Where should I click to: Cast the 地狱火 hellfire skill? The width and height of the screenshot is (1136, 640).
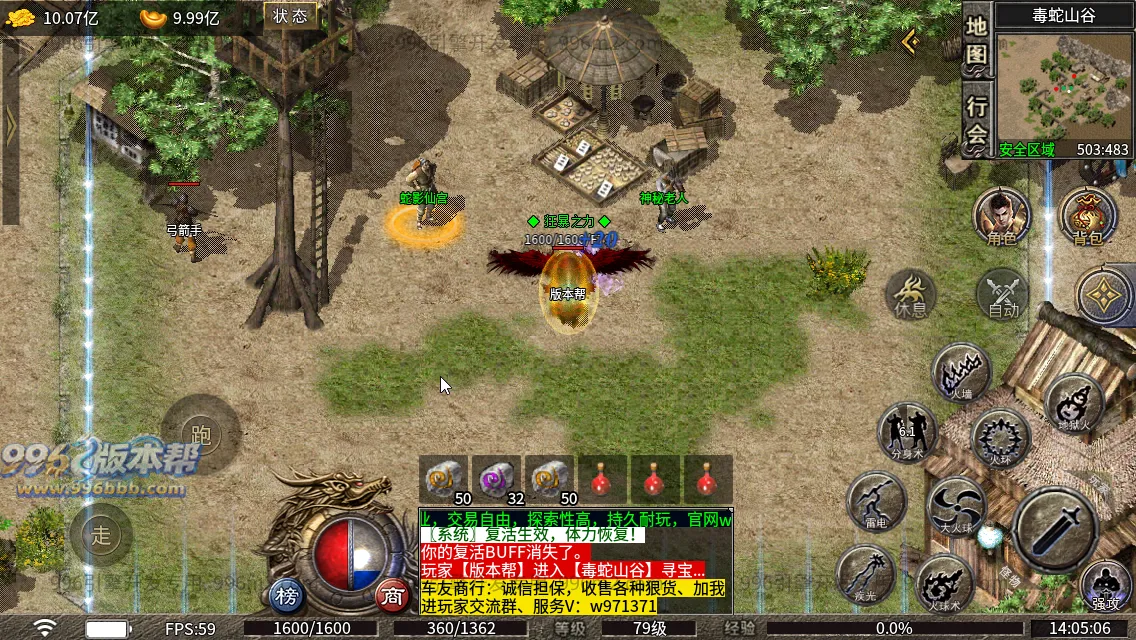coord(1074,402)
